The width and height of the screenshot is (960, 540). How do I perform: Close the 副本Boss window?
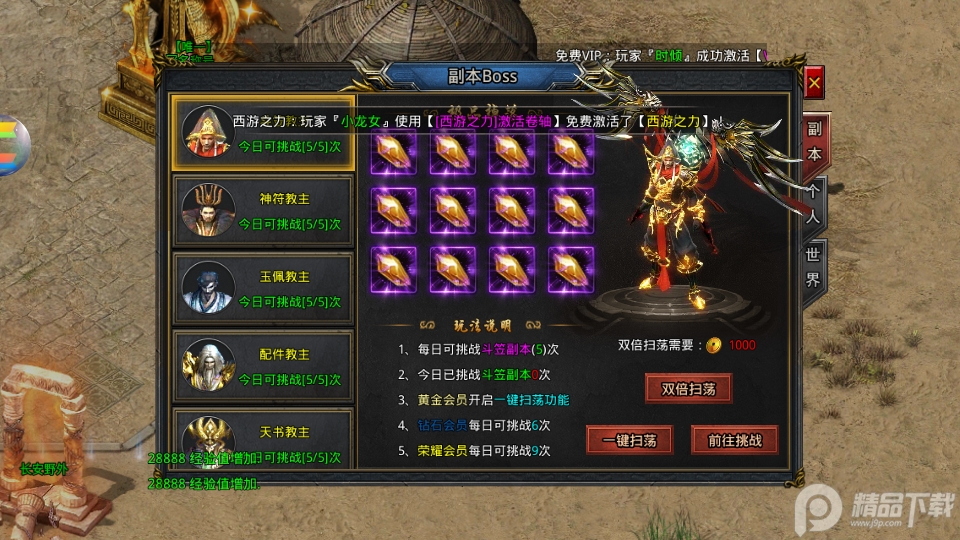pyautogui.click(x=814, y=84)
